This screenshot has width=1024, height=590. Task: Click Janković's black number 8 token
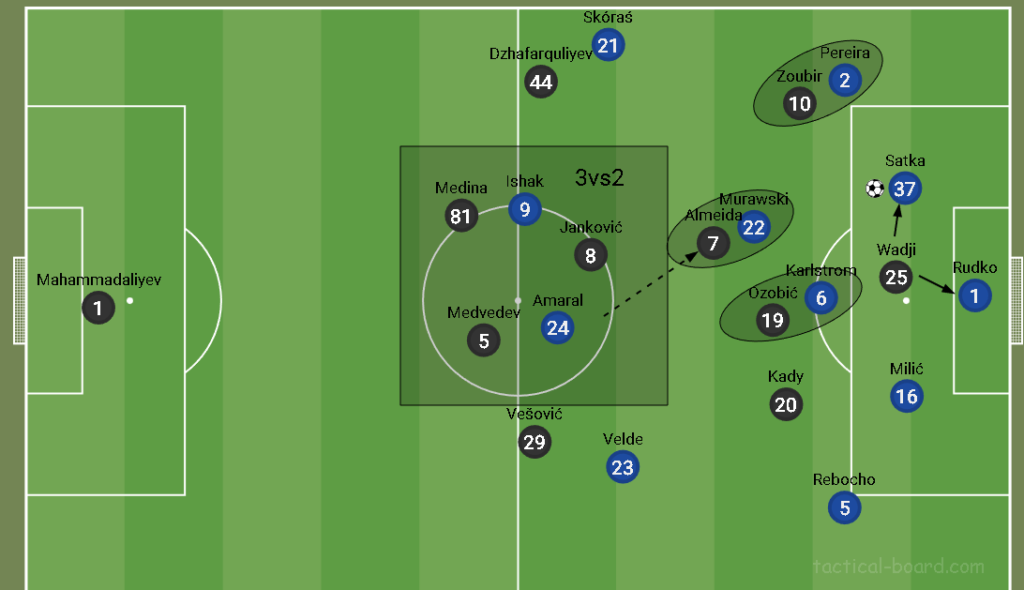click(x=591, y=255)
